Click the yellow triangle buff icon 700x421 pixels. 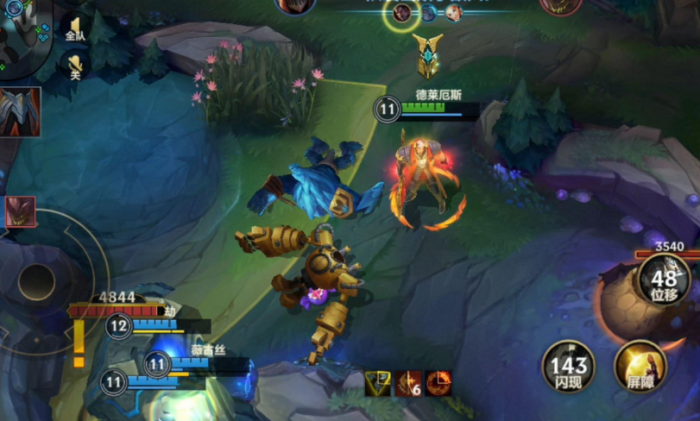tap(377, 382)
